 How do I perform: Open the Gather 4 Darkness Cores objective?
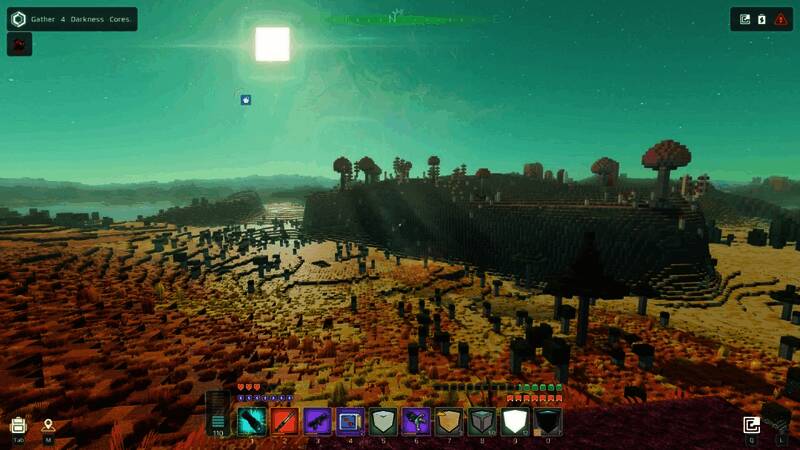pyautogui.click(x=70, y=19)
